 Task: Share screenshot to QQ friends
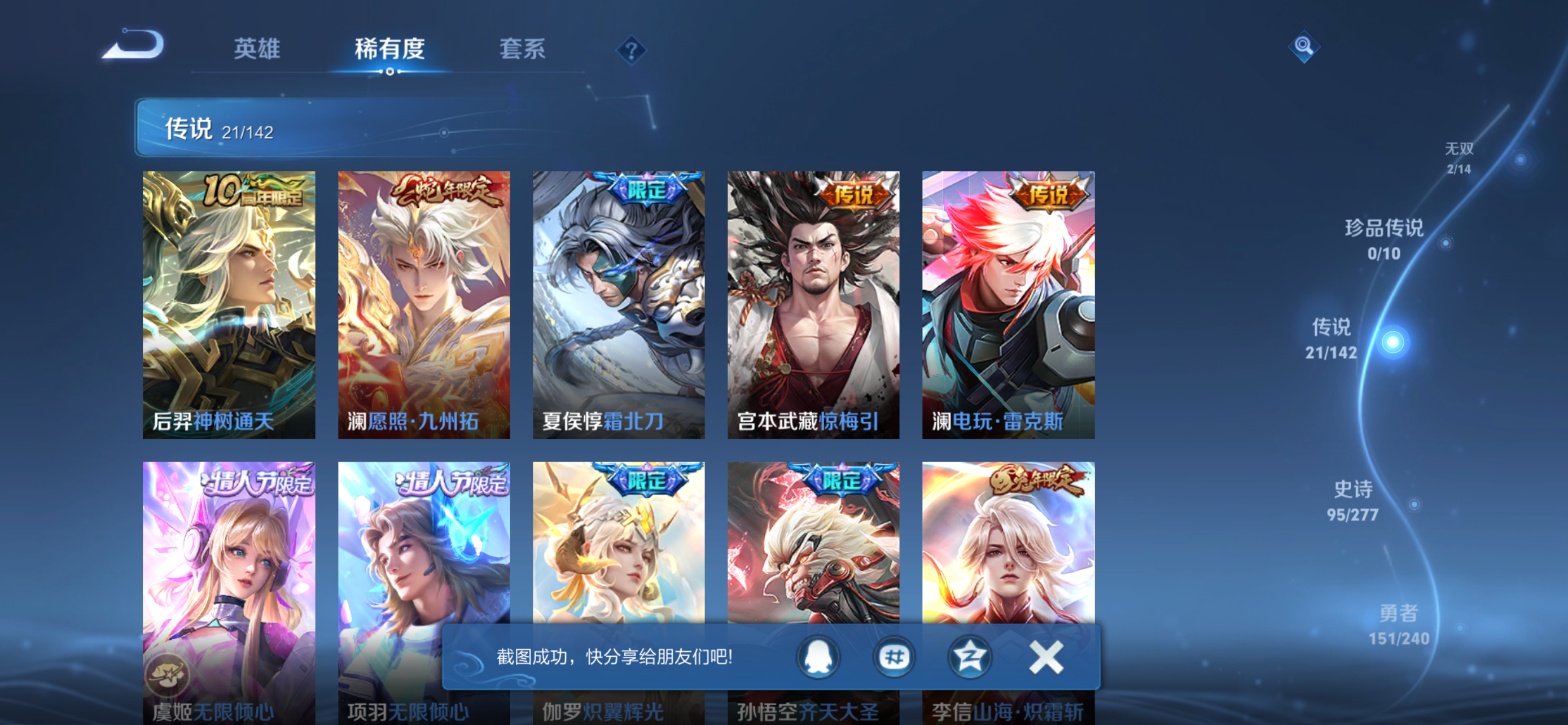pos(818,656)
